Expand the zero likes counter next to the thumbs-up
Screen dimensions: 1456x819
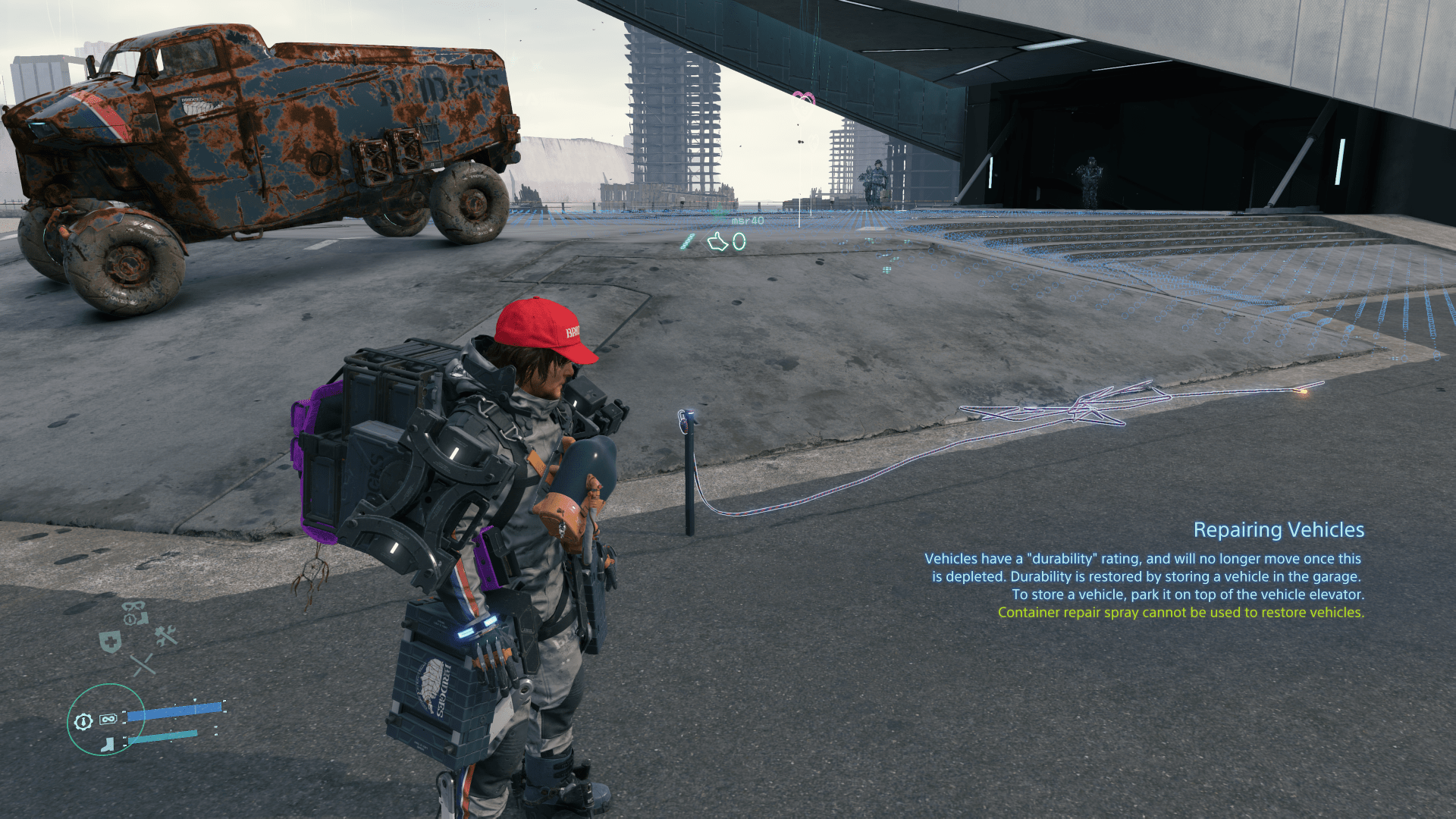[x=739, y=242]
